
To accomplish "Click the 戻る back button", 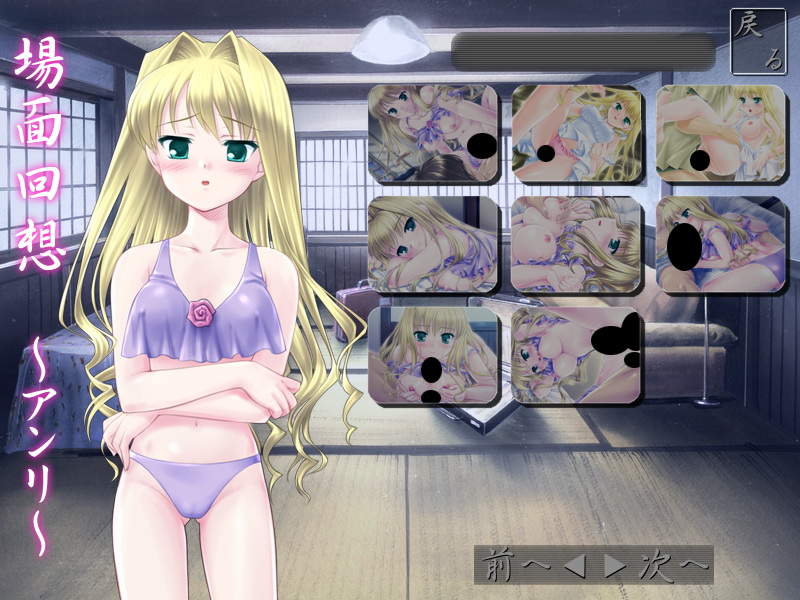I will click(x=758, y=41).
